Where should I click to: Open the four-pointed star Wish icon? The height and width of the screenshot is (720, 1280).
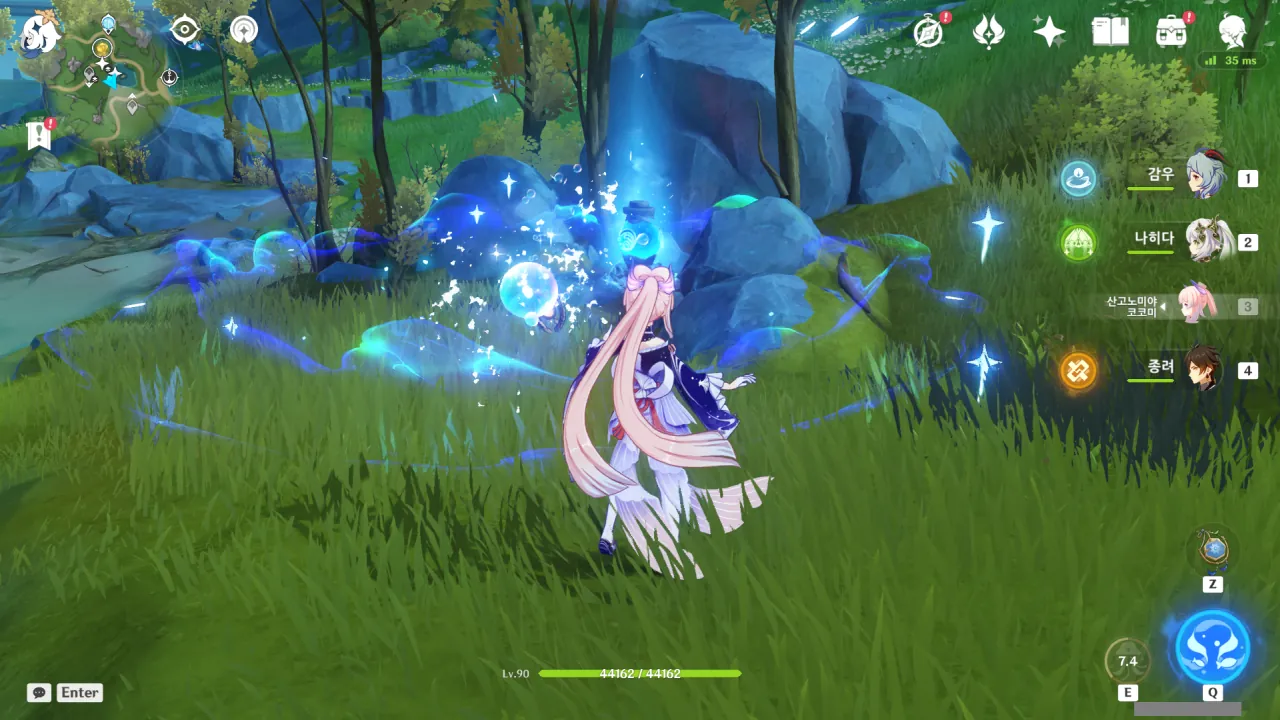coord(1049,32)
